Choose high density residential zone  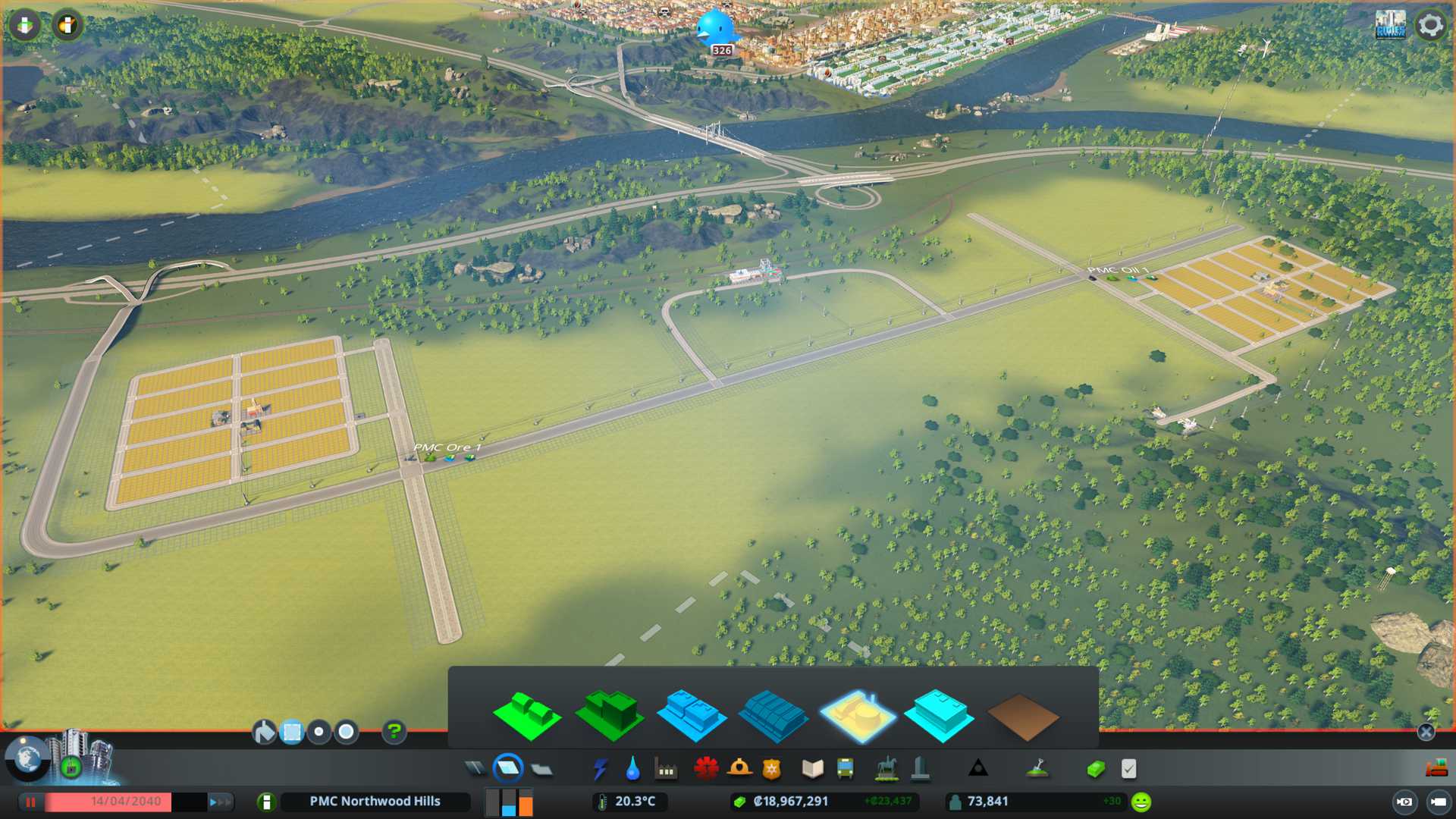coord(610,715)
